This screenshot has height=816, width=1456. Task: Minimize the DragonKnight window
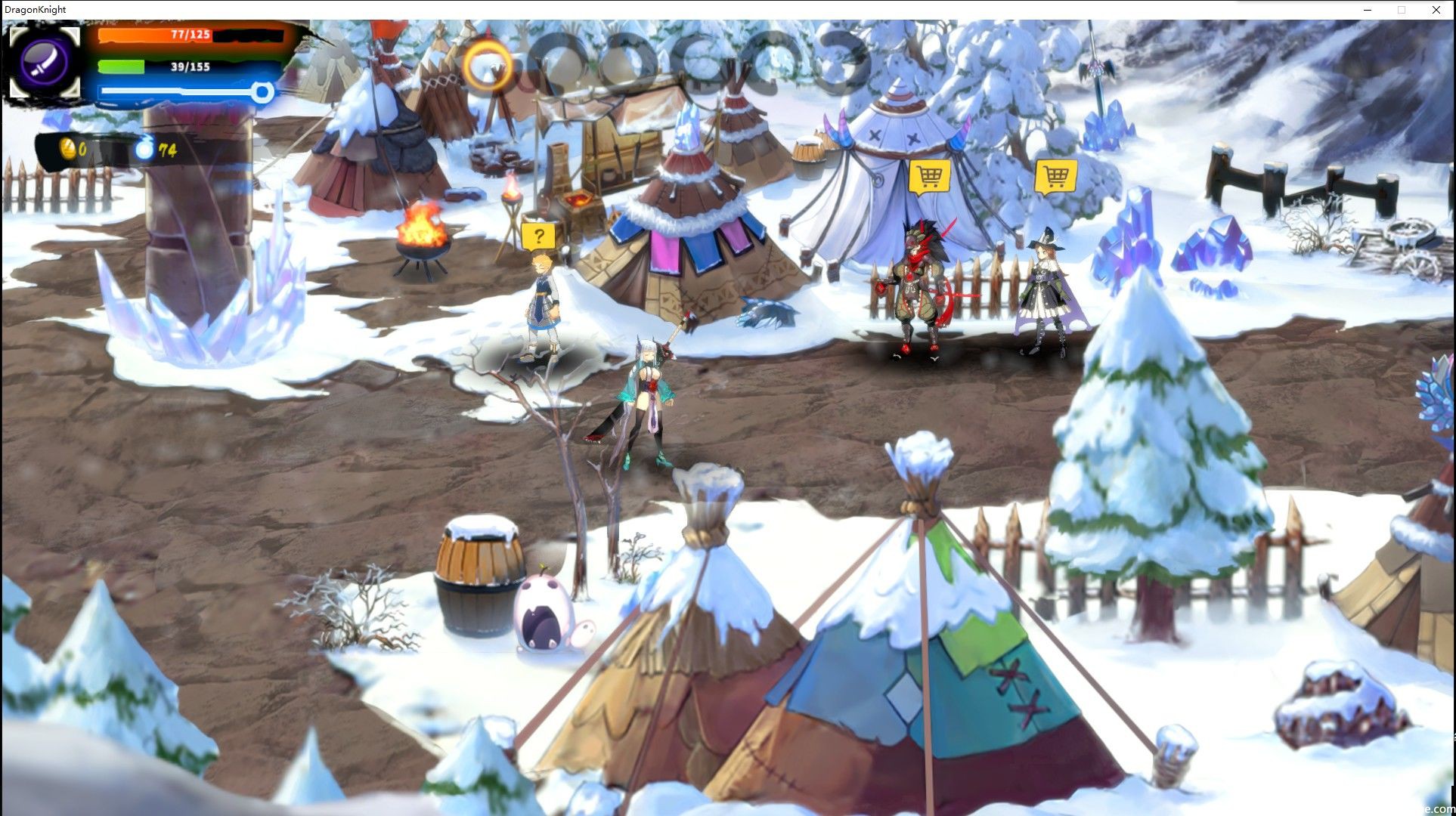coord(1368,10)
